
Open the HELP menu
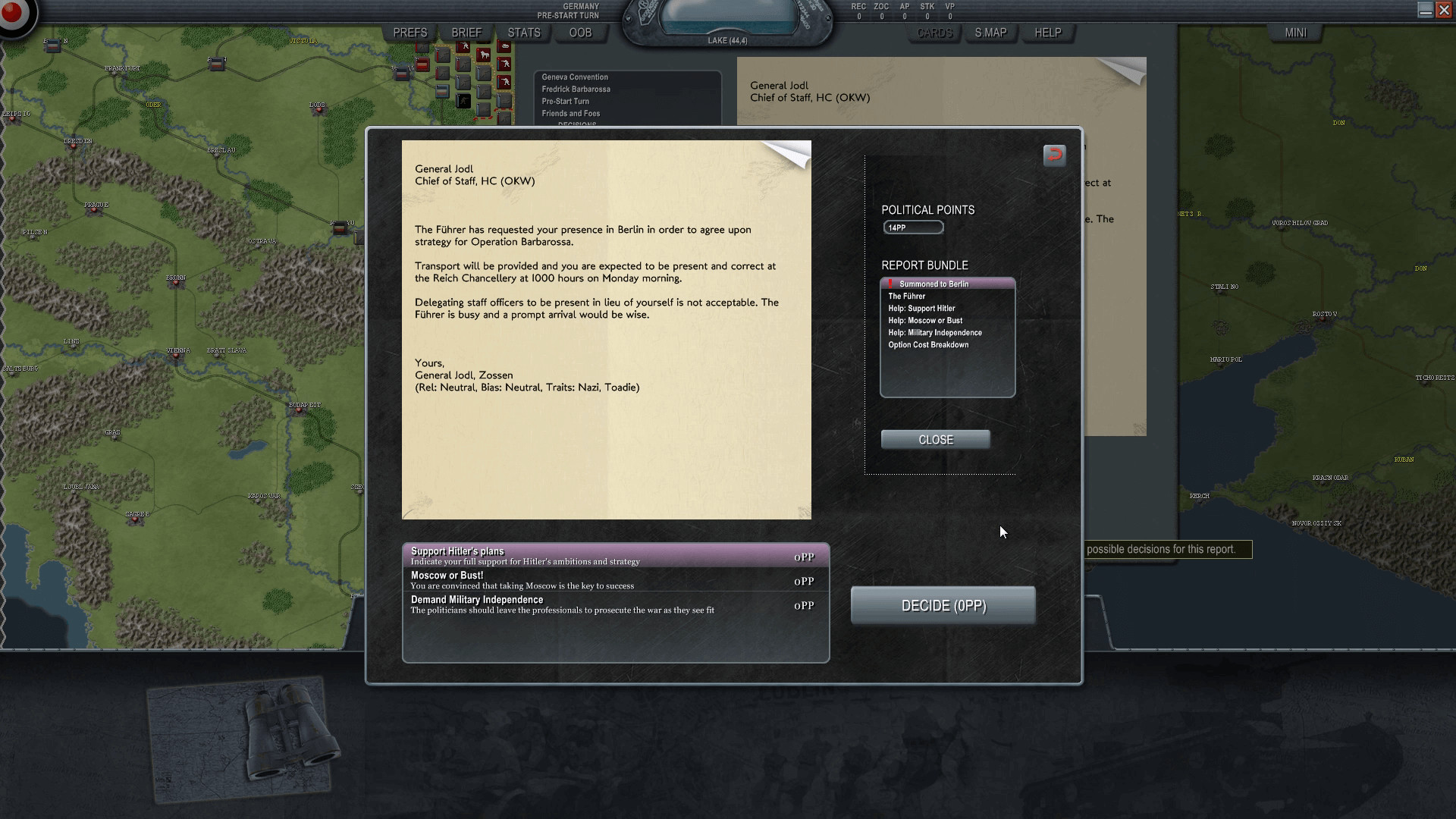coord(1048,33)
